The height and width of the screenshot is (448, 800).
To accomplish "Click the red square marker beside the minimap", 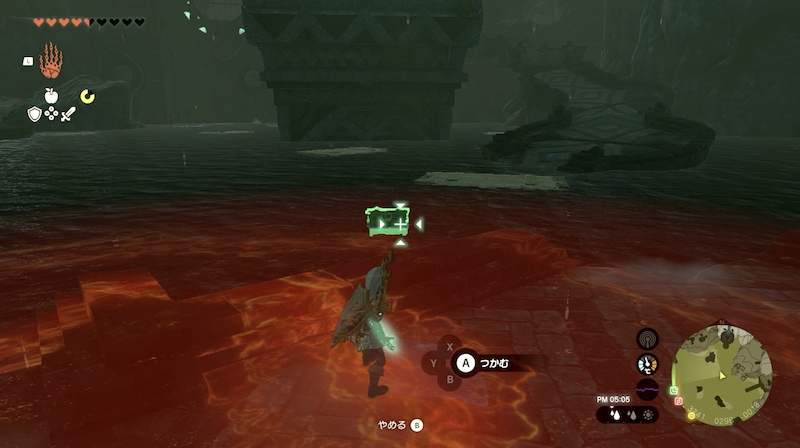I will tap(679, 403).
